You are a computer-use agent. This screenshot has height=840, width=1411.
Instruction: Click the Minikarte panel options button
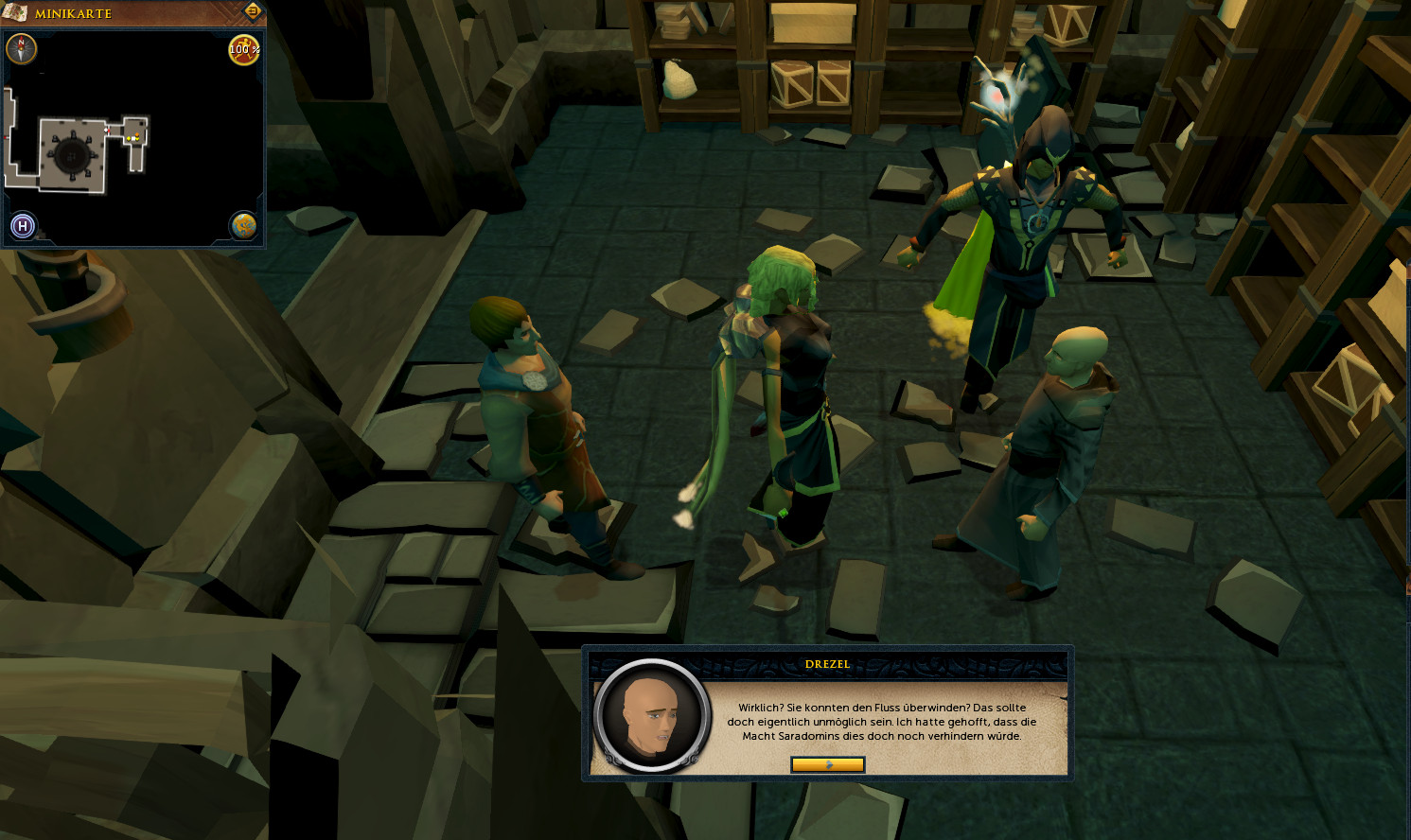[x=253, y=11]
